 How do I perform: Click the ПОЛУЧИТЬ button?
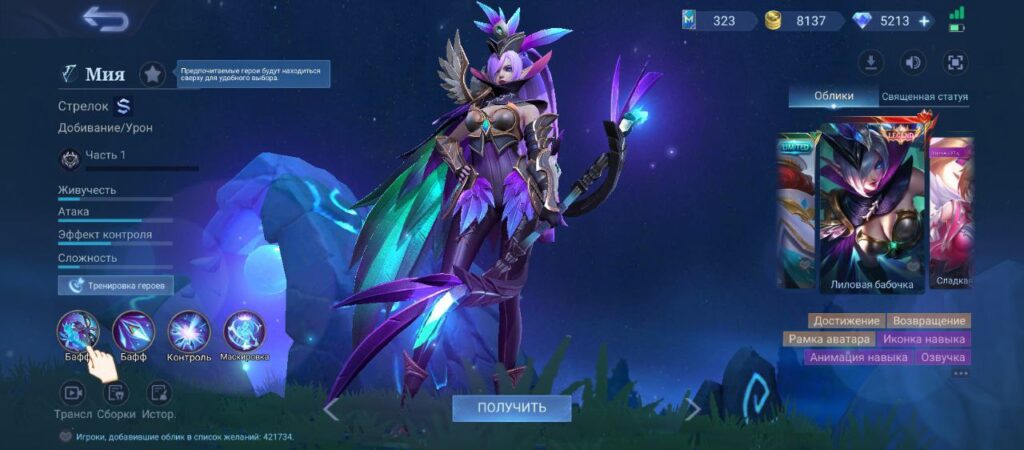coord(511,408)
